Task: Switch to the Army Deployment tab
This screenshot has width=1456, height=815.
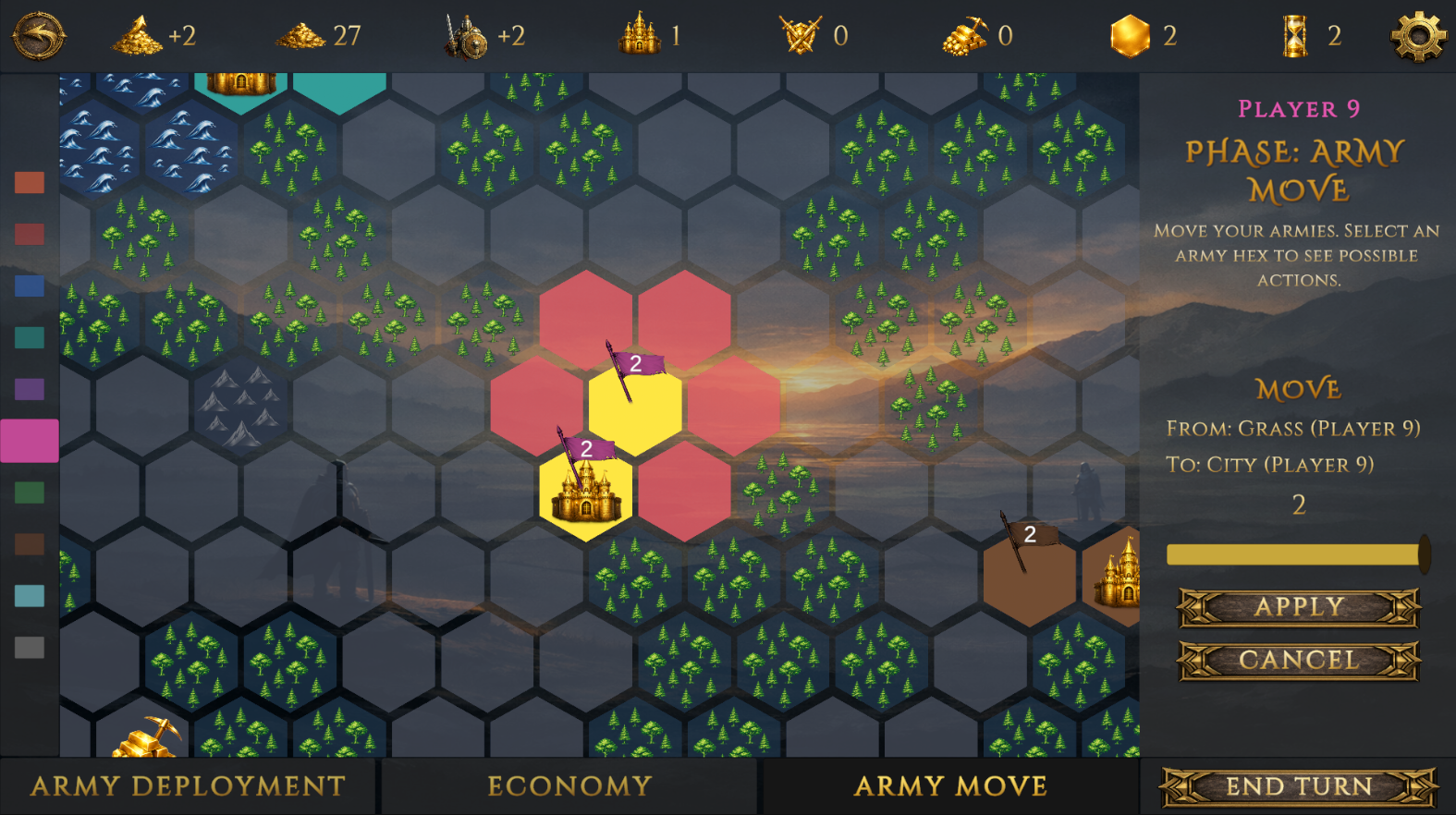Action: point(188,785)
